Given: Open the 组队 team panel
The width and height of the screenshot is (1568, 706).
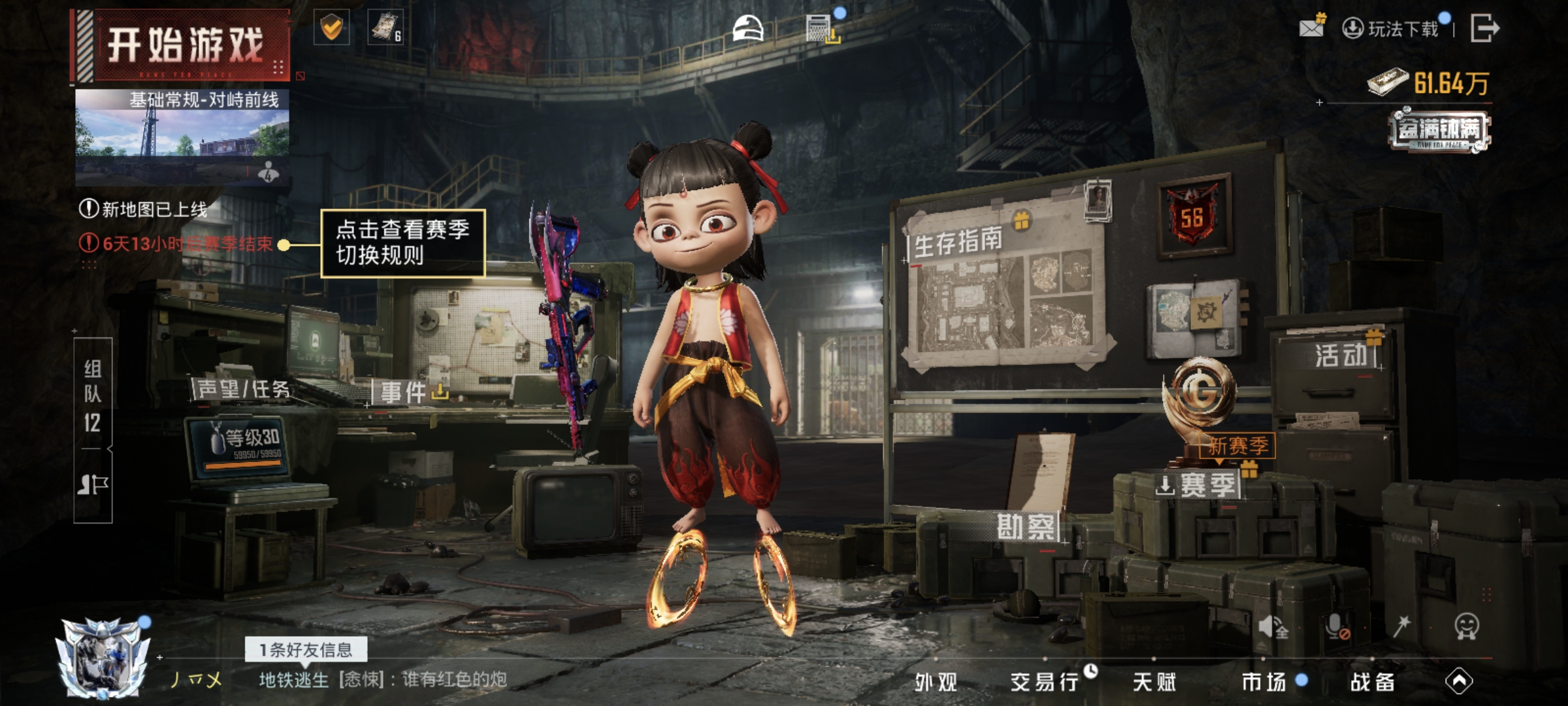Looking at the screenshot, I should tap(93, 395).
